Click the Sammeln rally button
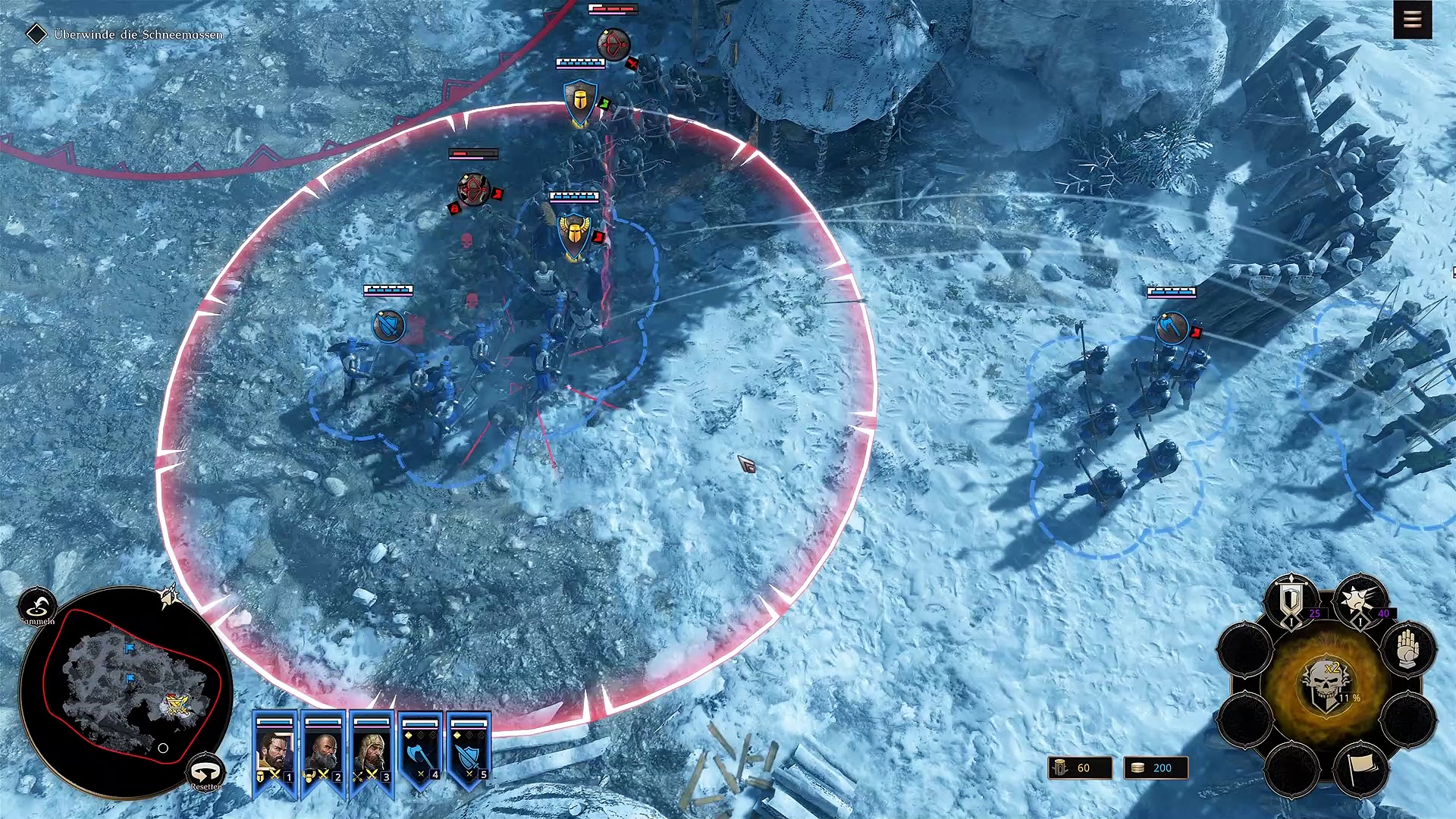The image size is (1456, 819). click(x=36, y=607)
